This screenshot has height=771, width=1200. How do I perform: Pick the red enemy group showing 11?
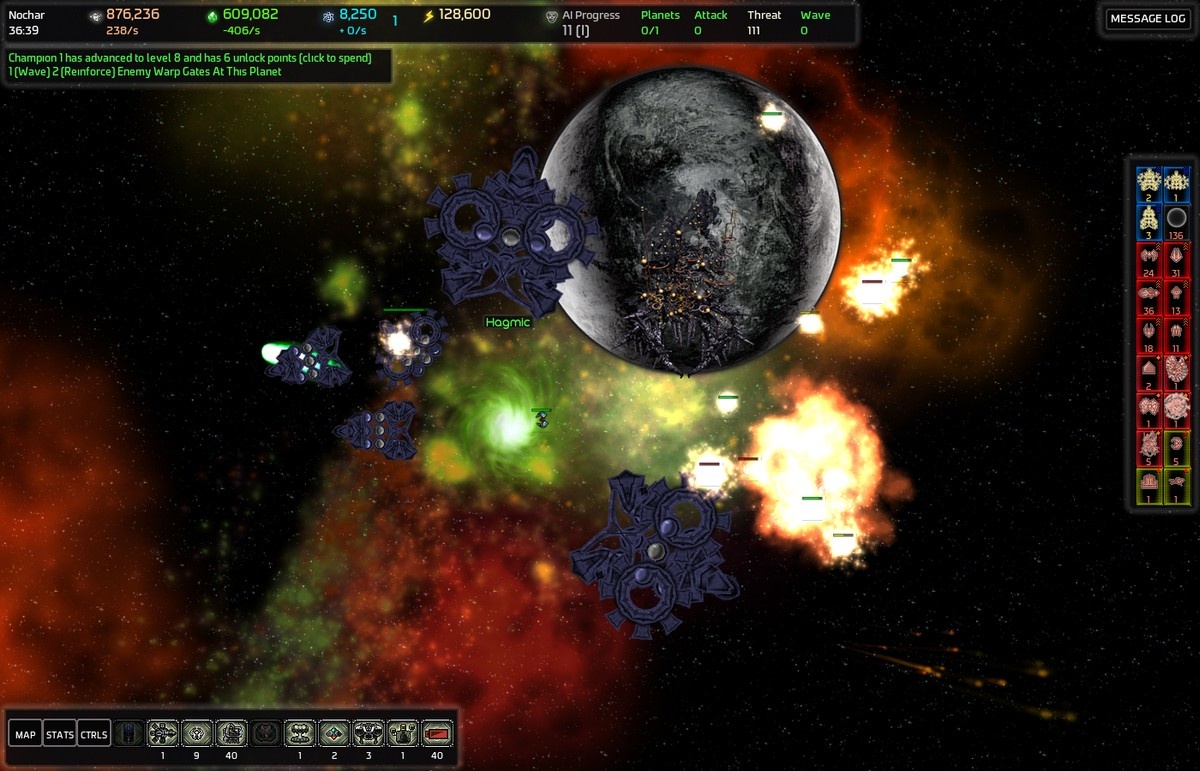1176,333
